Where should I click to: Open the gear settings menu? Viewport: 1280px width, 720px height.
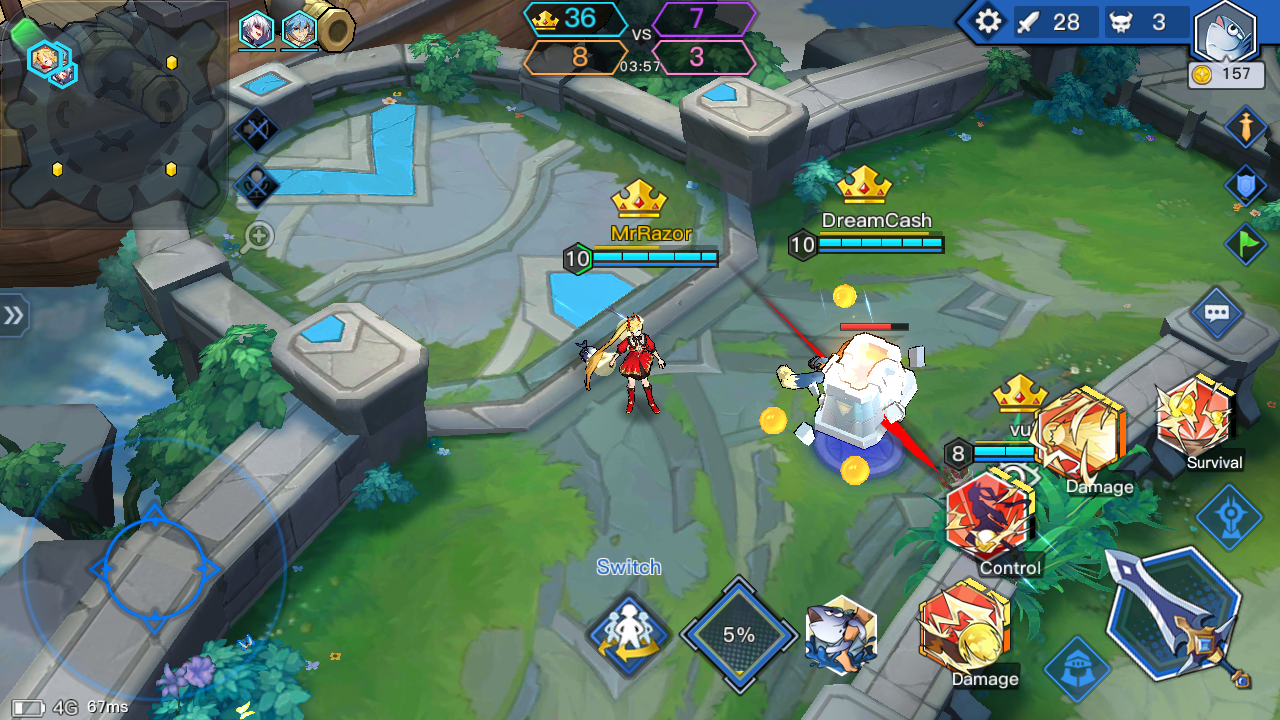tap(988, 22)
